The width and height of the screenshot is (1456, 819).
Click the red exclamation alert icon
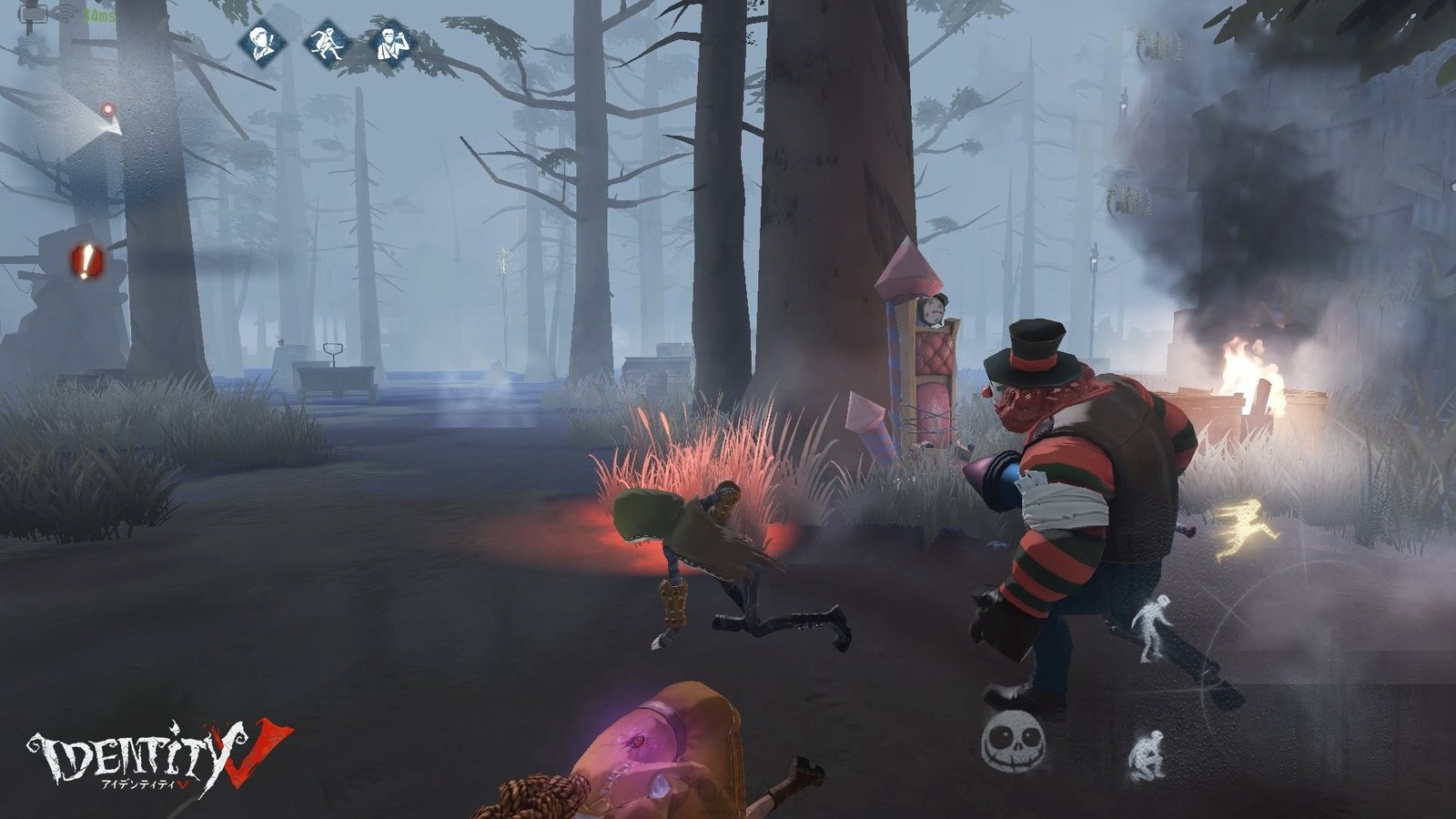(86, 262)
